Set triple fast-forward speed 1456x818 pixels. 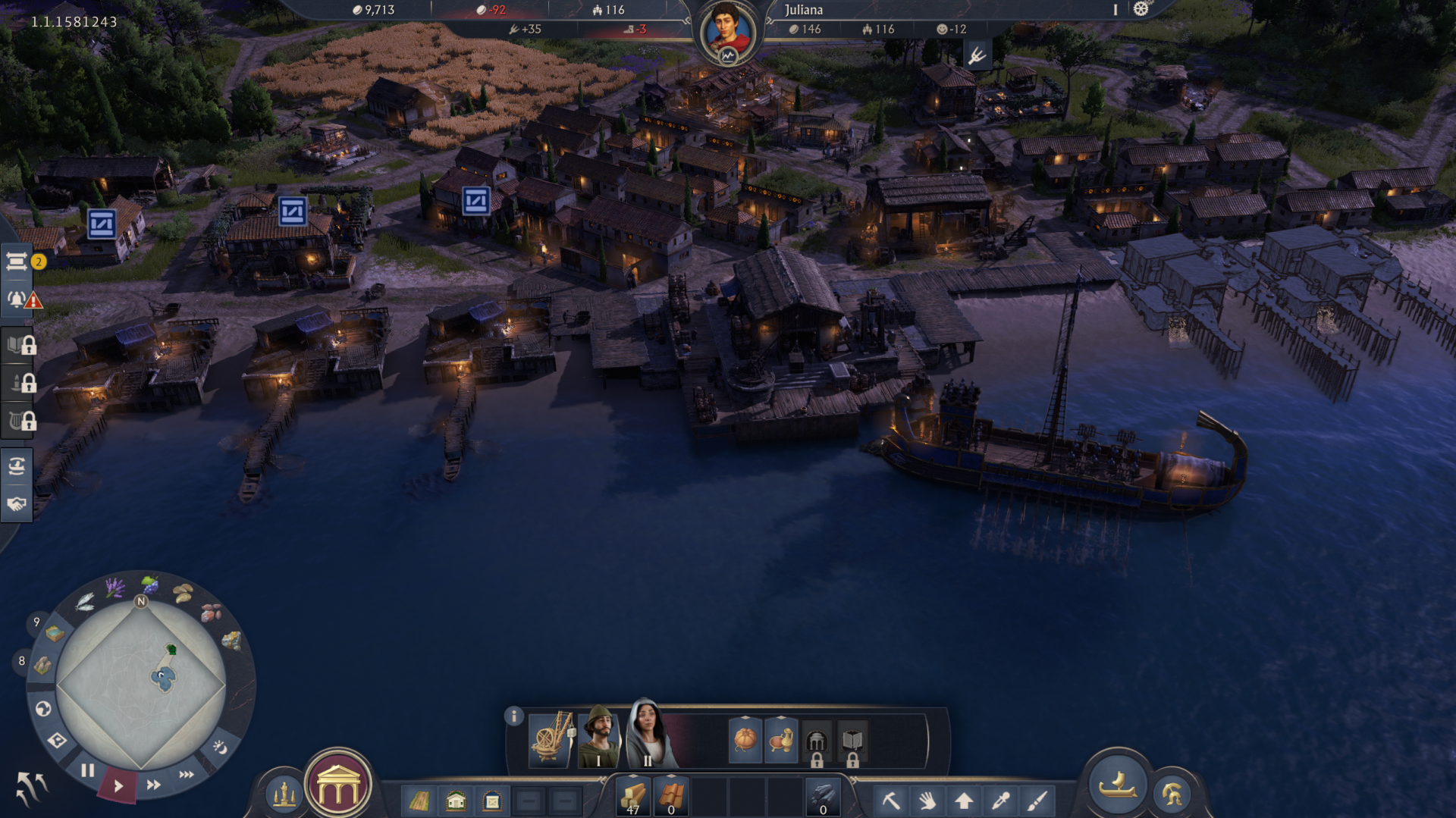click(x=187, y=774)
